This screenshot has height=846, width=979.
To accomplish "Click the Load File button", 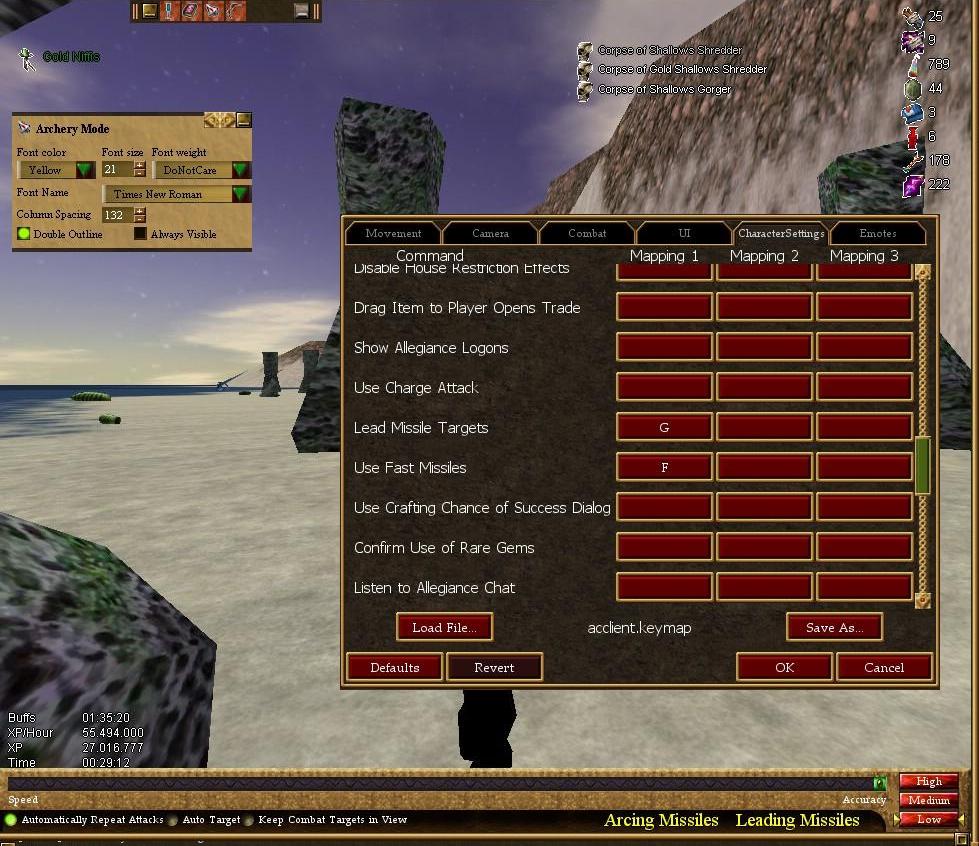I will pyautogui.click(x=445, y=627).
